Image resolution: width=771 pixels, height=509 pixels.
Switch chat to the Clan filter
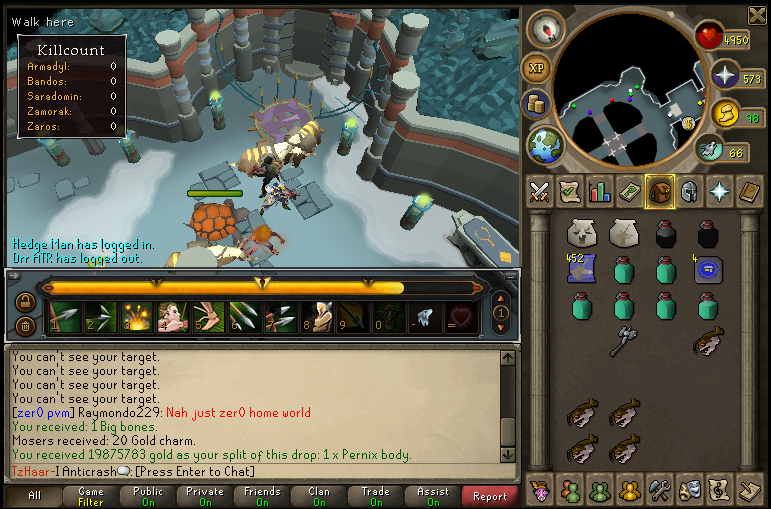tap(319, 495)
